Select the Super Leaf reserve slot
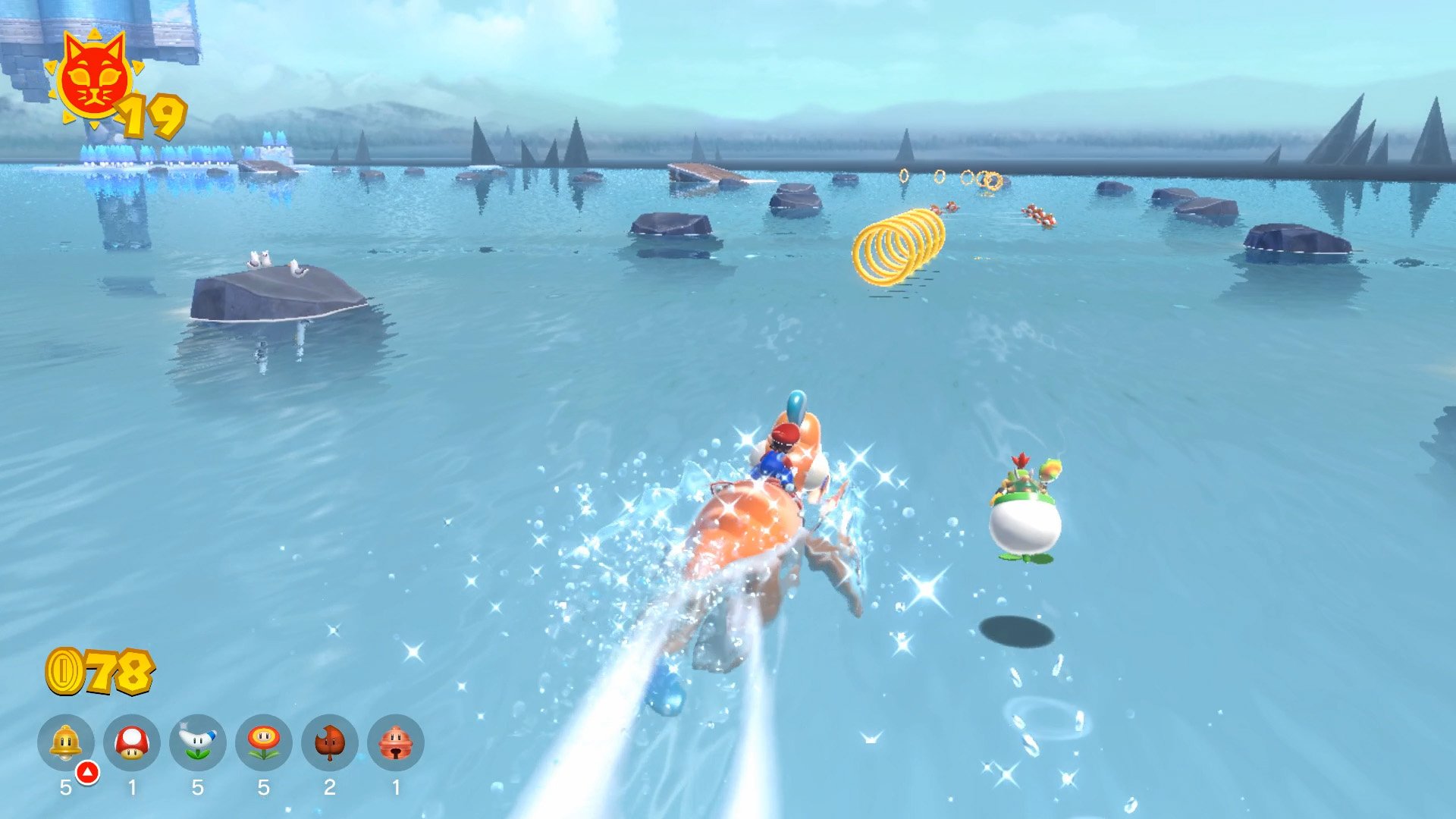This screenshot has width=1456, height=819. pyautogui.click(x=330, y=742)
